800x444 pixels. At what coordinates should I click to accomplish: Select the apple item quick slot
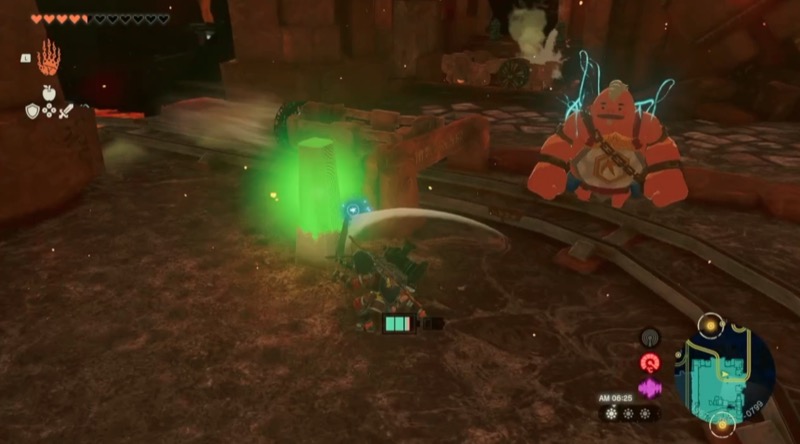pos(49,92)
